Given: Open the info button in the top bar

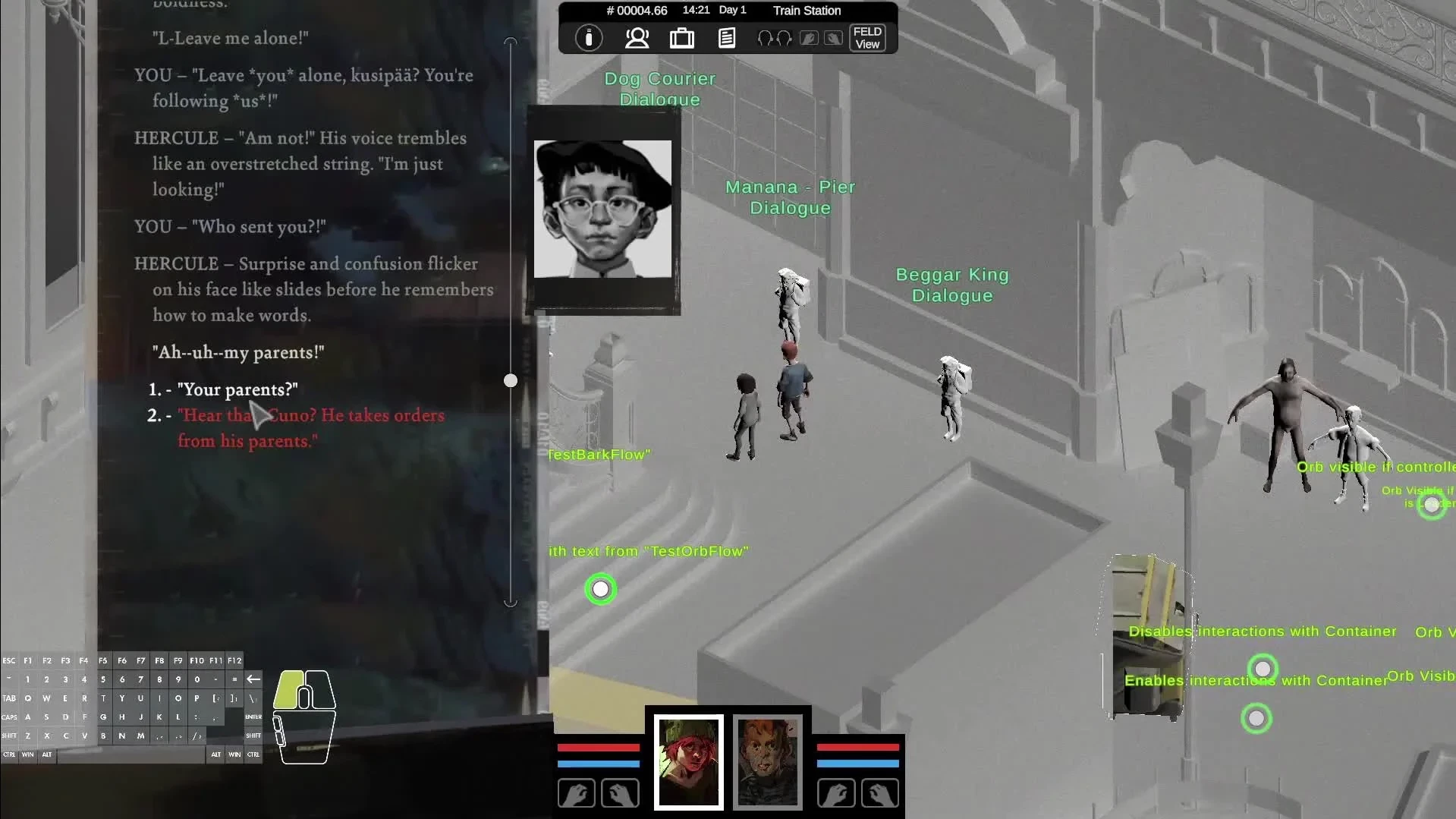Looking at the screenshot, I should (589, 38).
